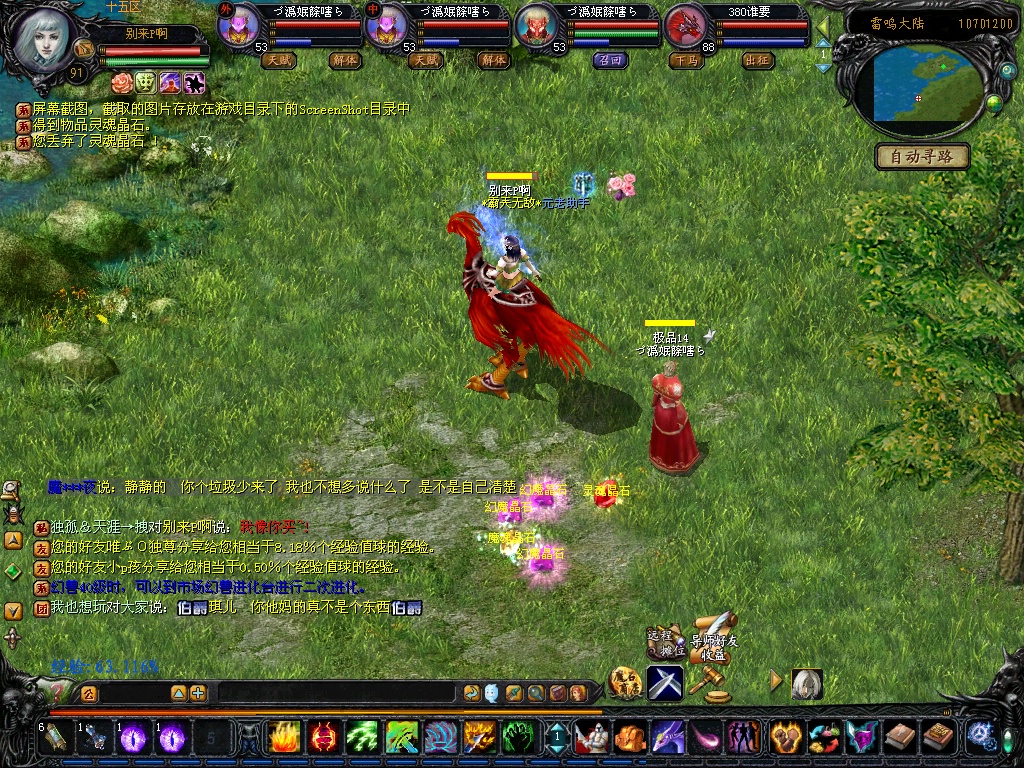Click the rose buff icon under portrait

click(122, 82)
